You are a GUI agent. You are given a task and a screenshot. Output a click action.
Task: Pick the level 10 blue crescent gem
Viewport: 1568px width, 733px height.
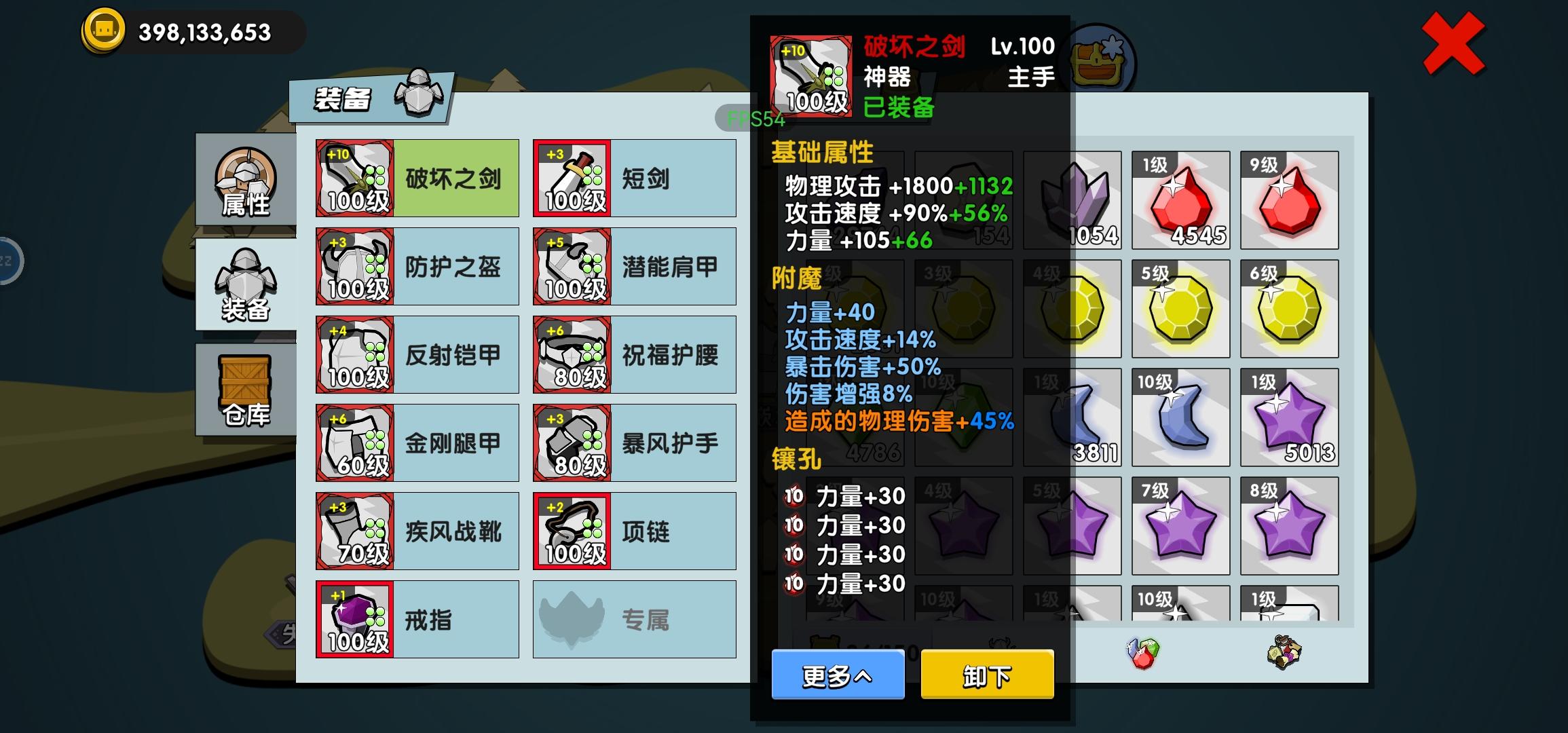(x=1180, y=417)
